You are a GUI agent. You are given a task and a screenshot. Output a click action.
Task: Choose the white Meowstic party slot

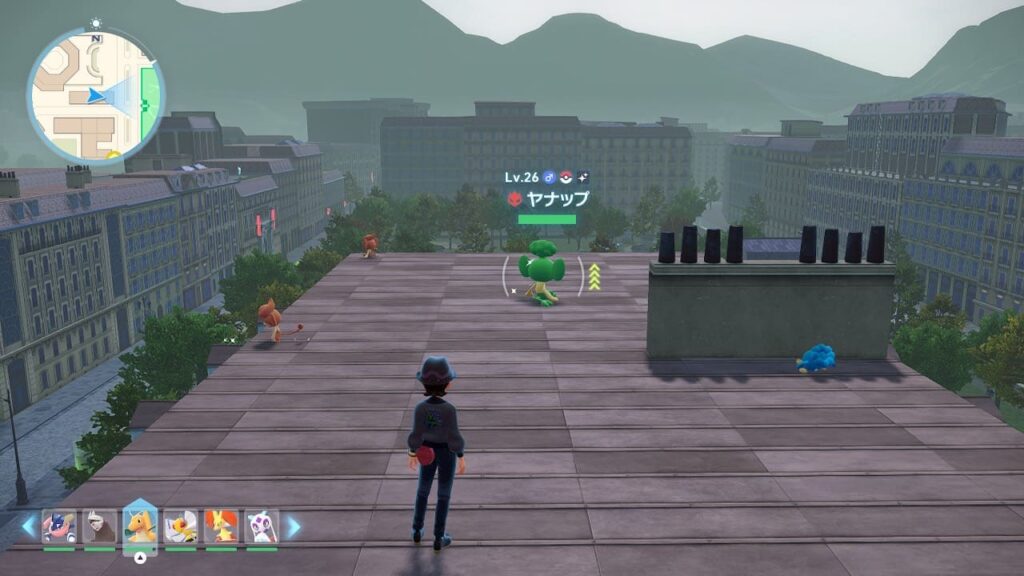pos(261,526)
